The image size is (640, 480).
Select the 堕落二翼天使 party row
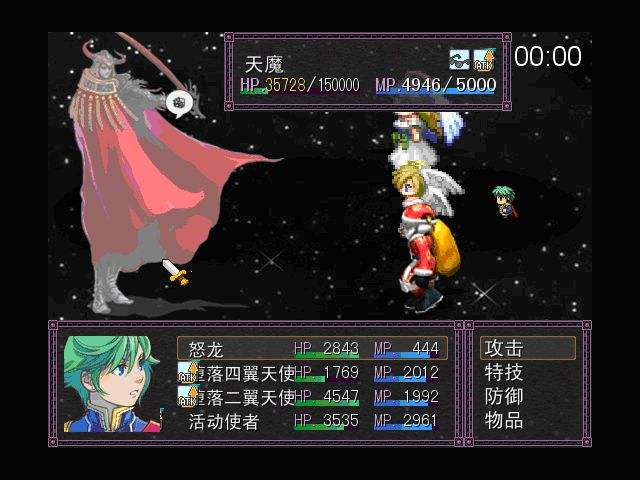312,397
